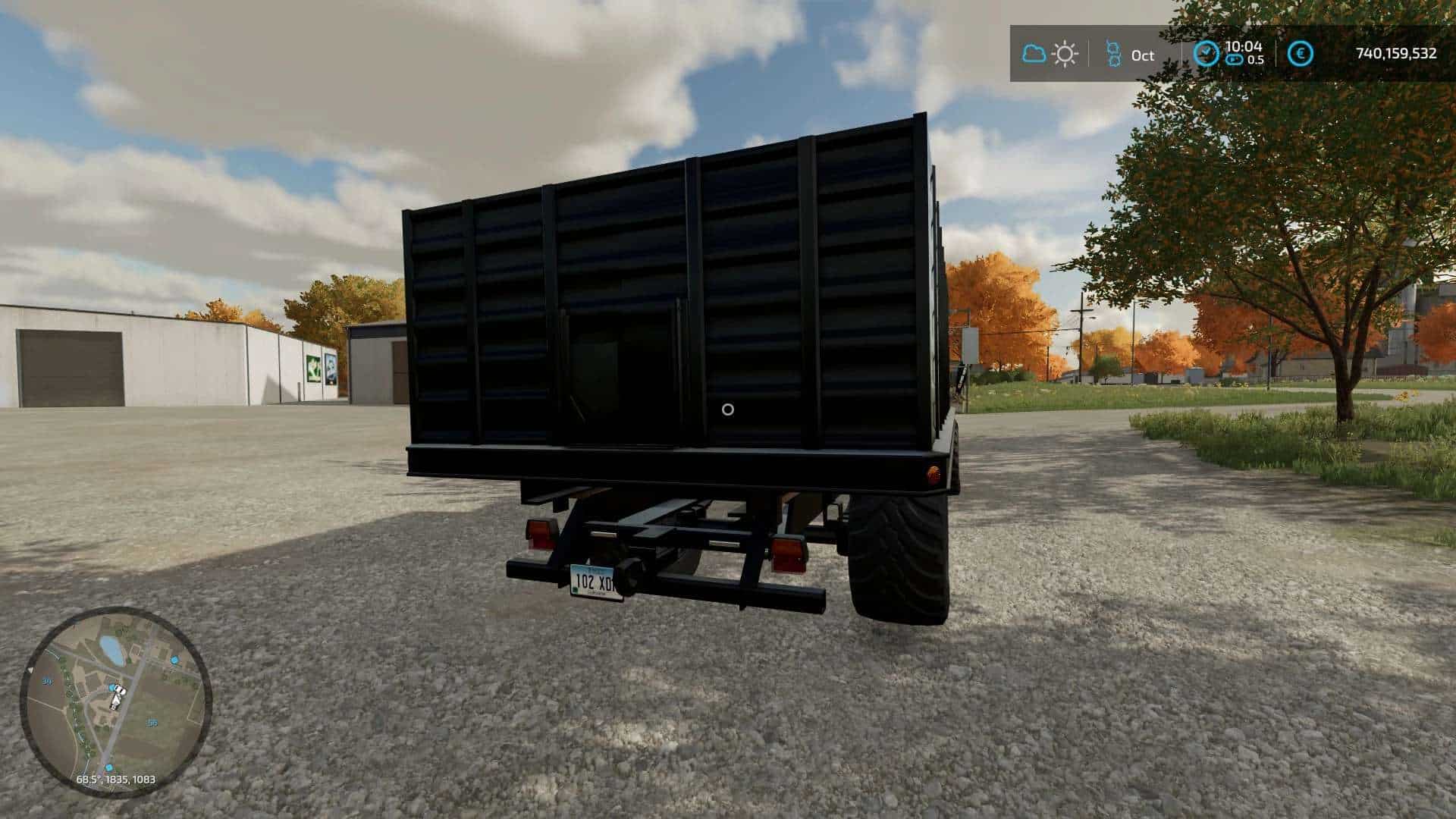Open the circular minimap
1456x819 pixels.
pyautogui.click(x=116, y=701)
